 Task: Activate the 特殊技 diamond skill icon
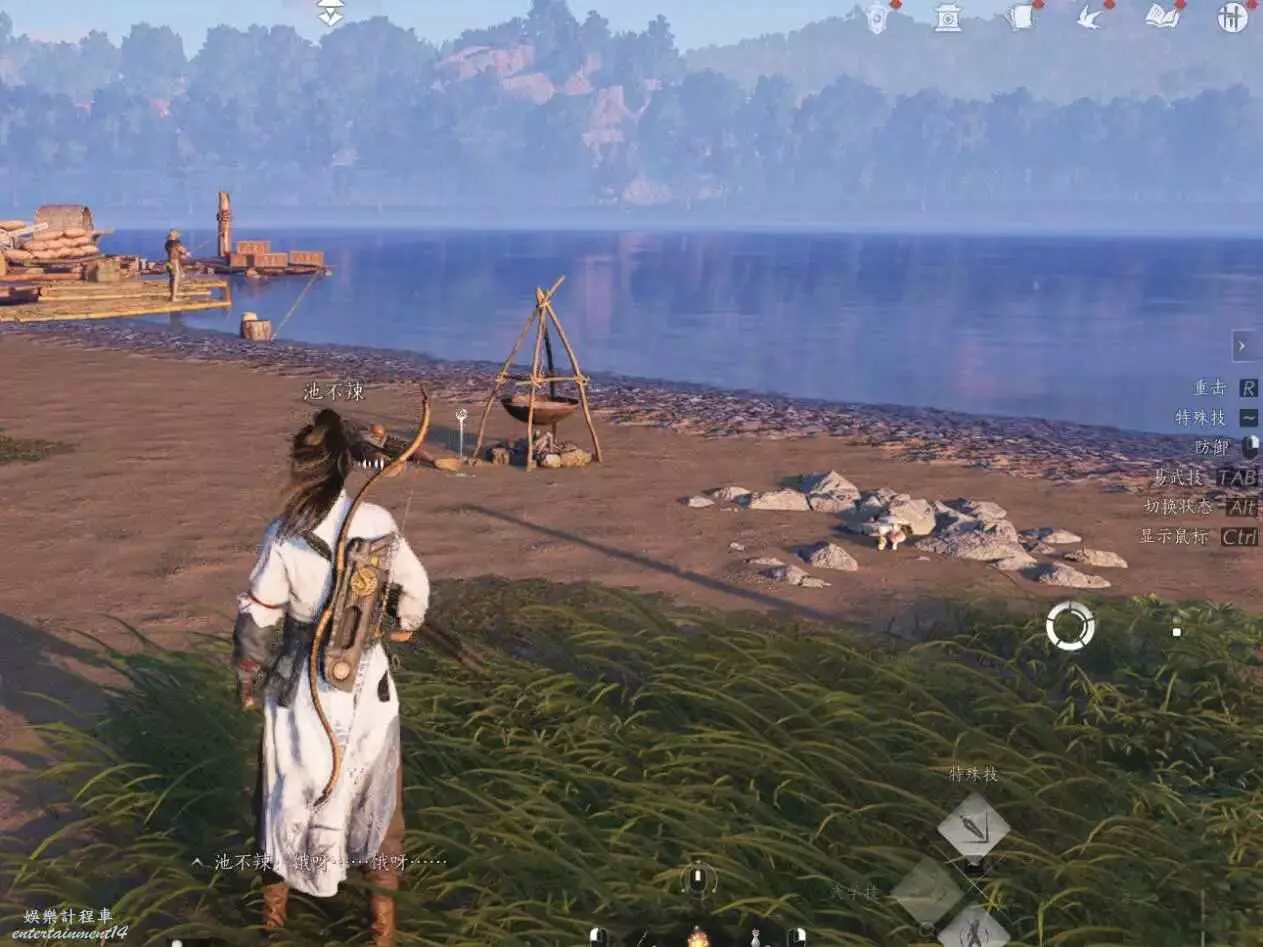pyautogui.click(x=973, y=827)
